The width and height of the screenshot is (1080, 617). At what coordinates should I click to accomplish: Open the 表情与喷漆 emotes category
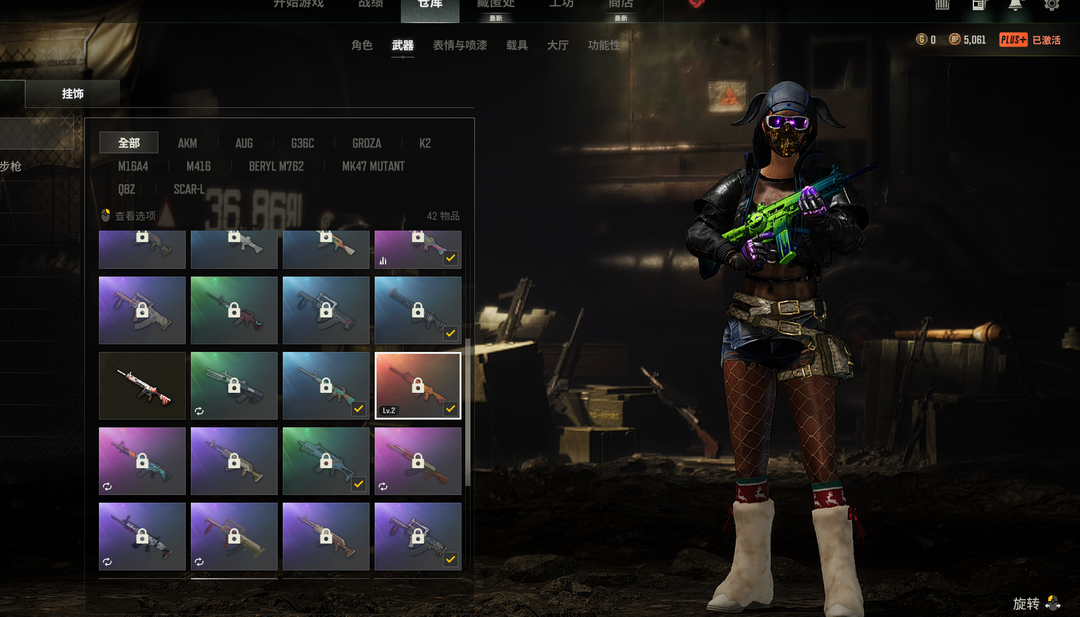point(459,45)
